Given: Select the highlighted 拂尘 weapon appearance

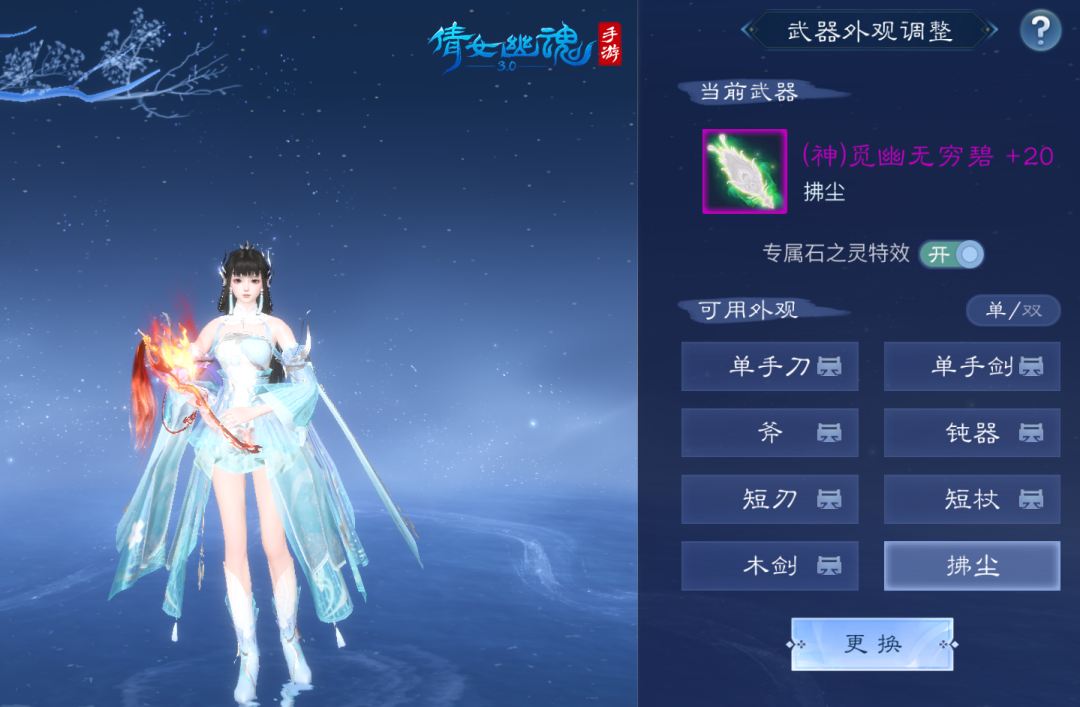Looking at the screenshot, I should click(x=972, y=566).
